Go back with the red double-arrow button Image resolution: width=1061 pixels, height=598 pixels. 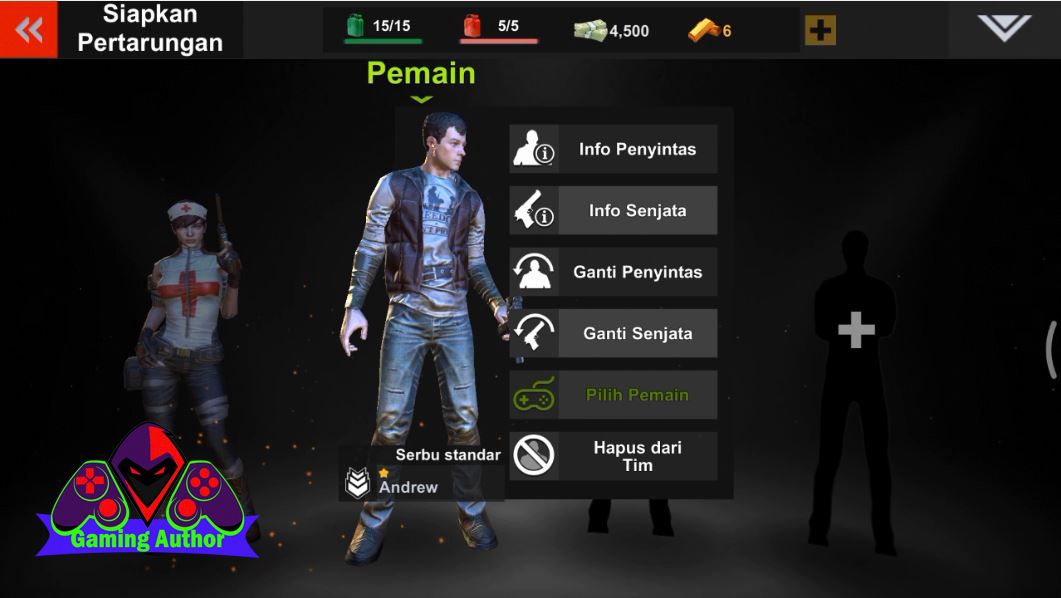click(x=29, y=30)
